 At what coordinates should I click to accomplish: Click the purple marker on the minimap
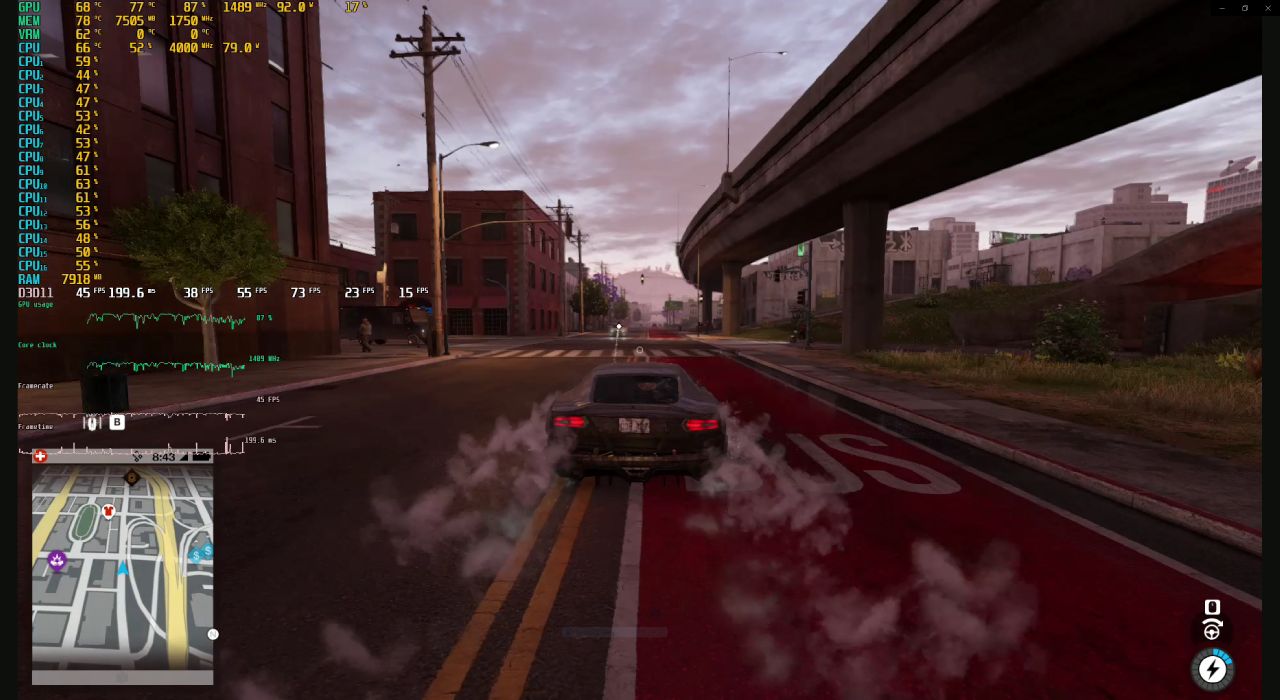coord(57,560)
